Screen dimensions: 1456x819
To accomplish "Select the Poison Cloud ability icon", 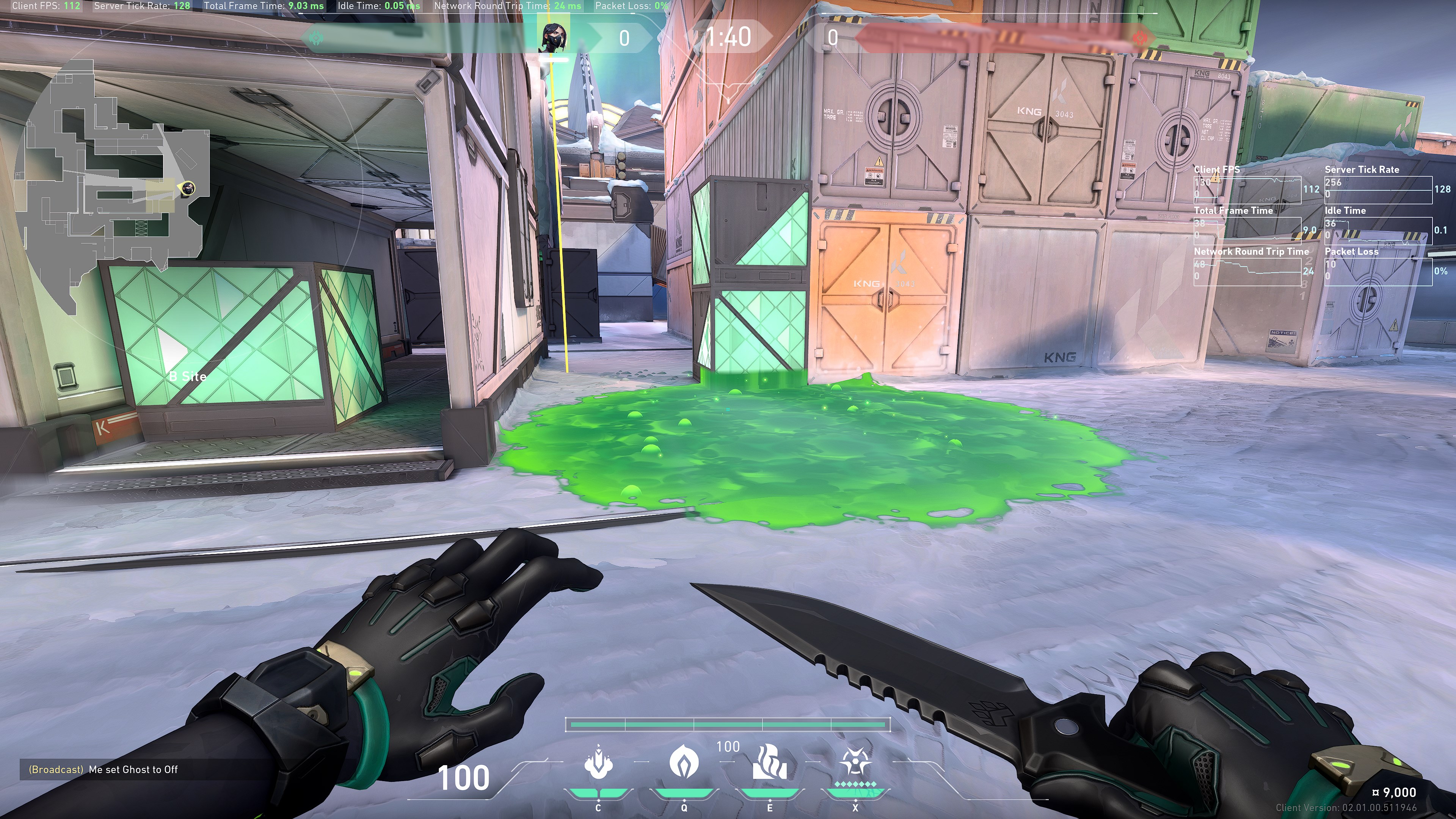I will [684, 763].
